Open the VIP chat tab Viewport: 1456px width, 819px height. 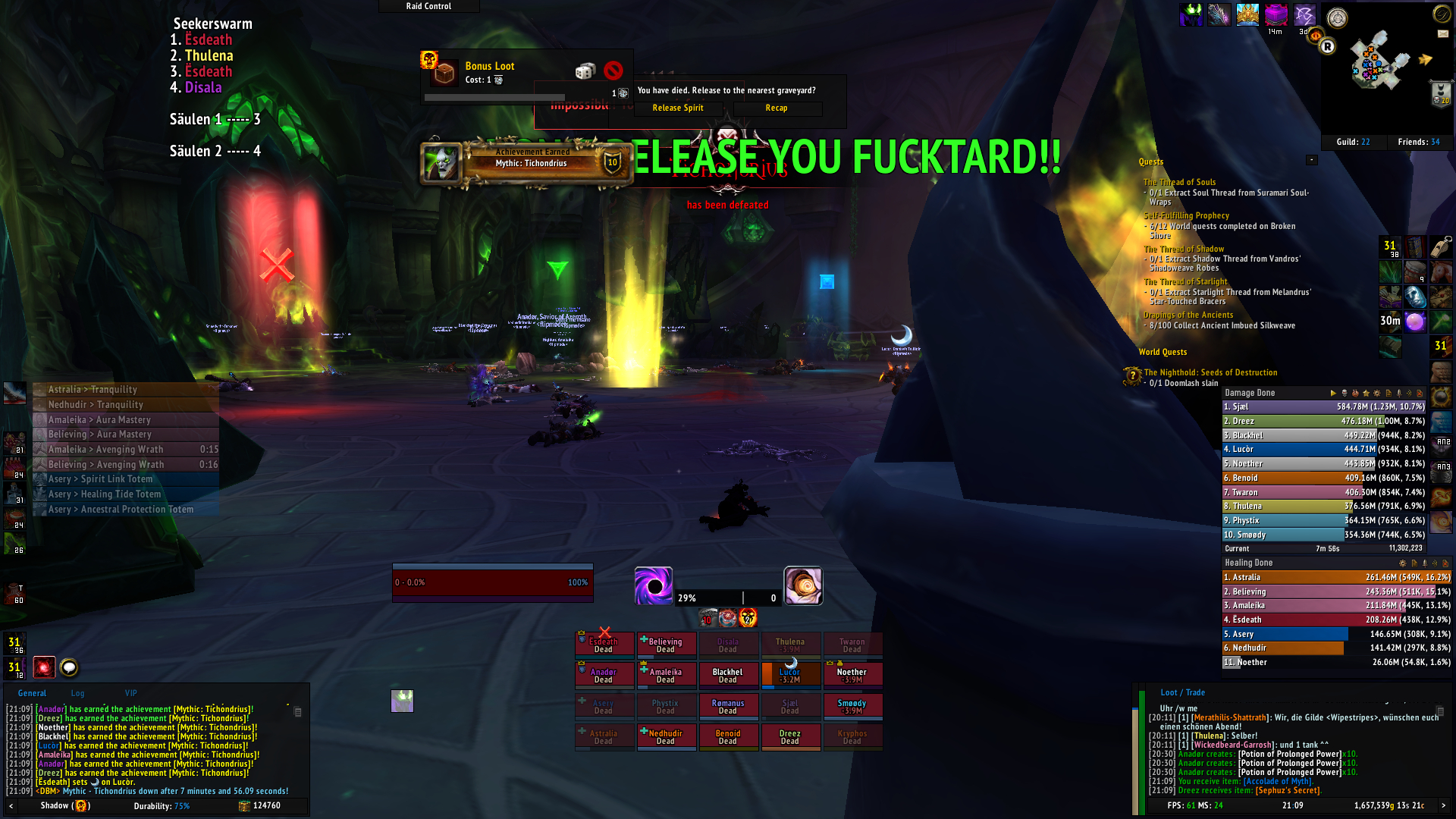coord(131,693)
